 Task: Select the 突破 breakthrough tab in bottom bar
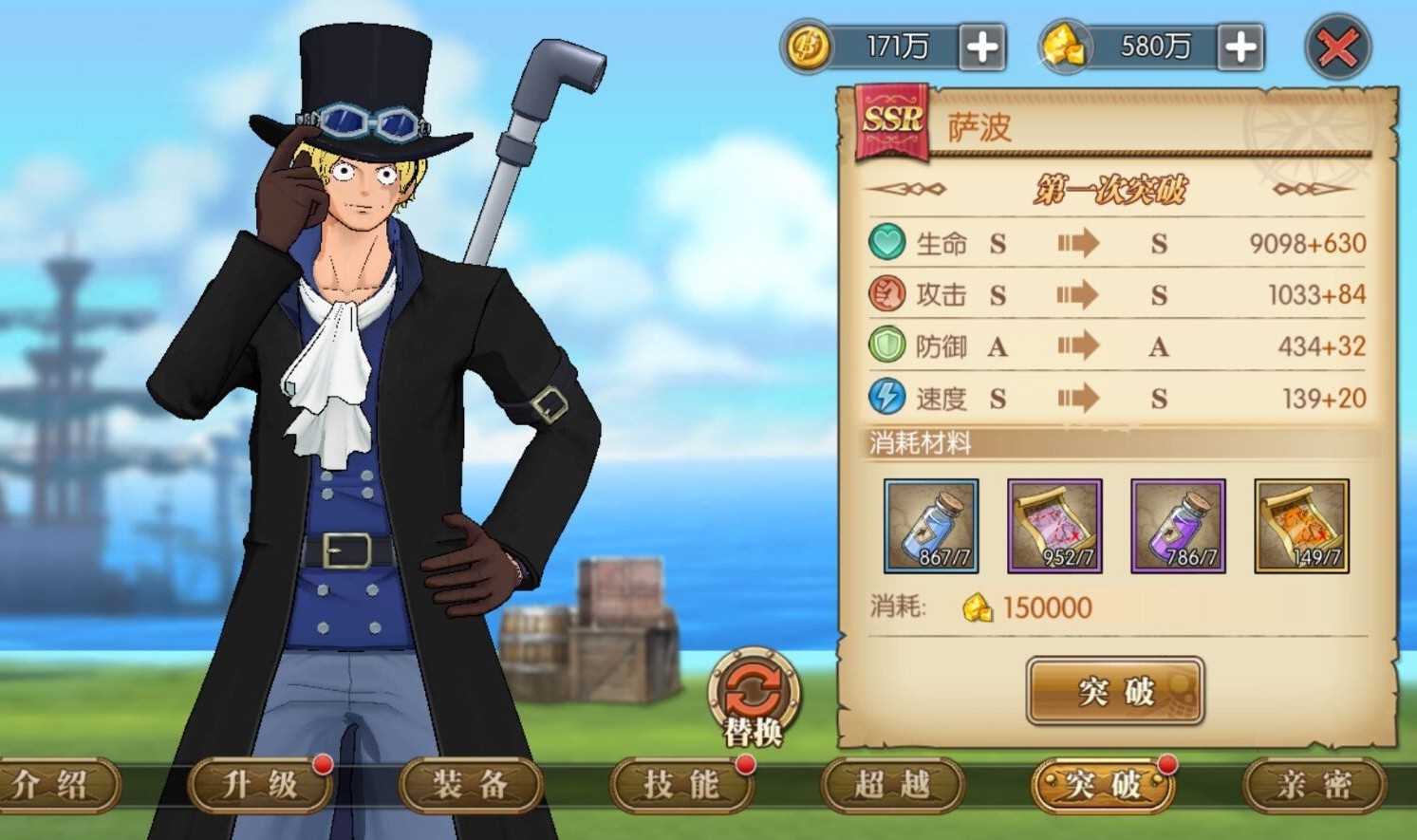coord(1103,785)
